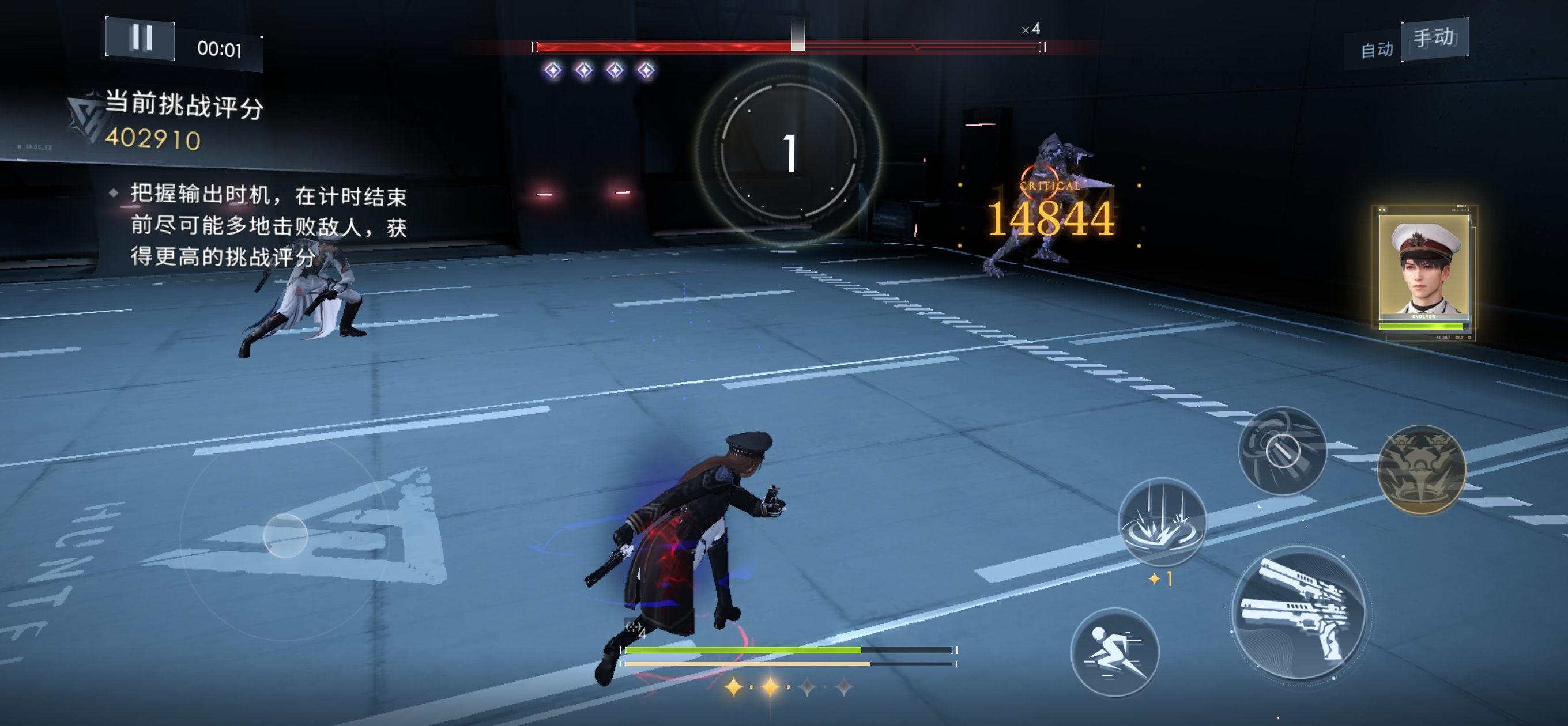This screenshot has width=1568, height=726.
Task: Activate the dodge sprint button
Action: (x=1113, y=652)
